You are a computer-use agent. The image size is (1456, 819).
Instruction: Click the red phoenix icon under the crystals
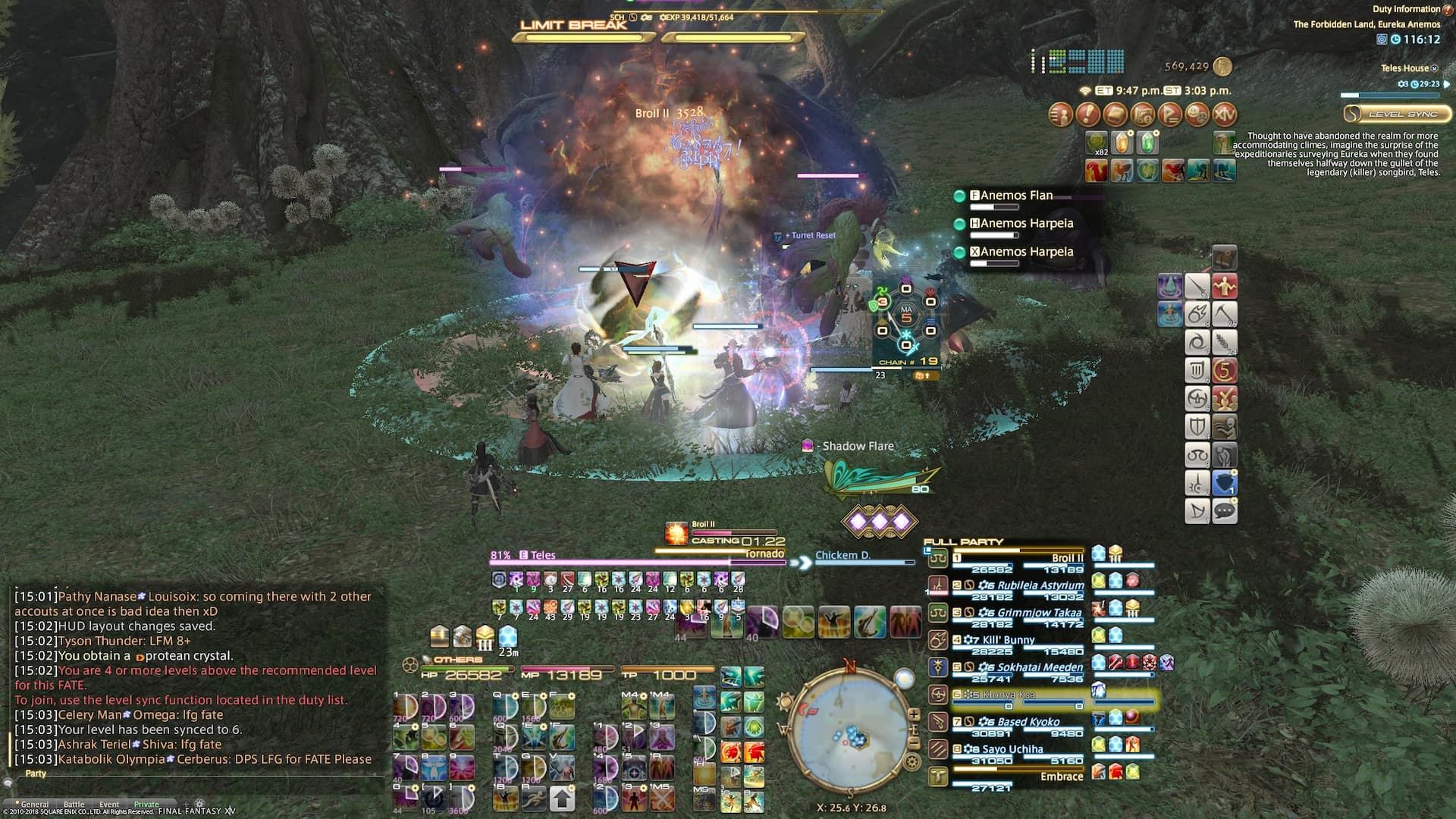coord(1096,170)
